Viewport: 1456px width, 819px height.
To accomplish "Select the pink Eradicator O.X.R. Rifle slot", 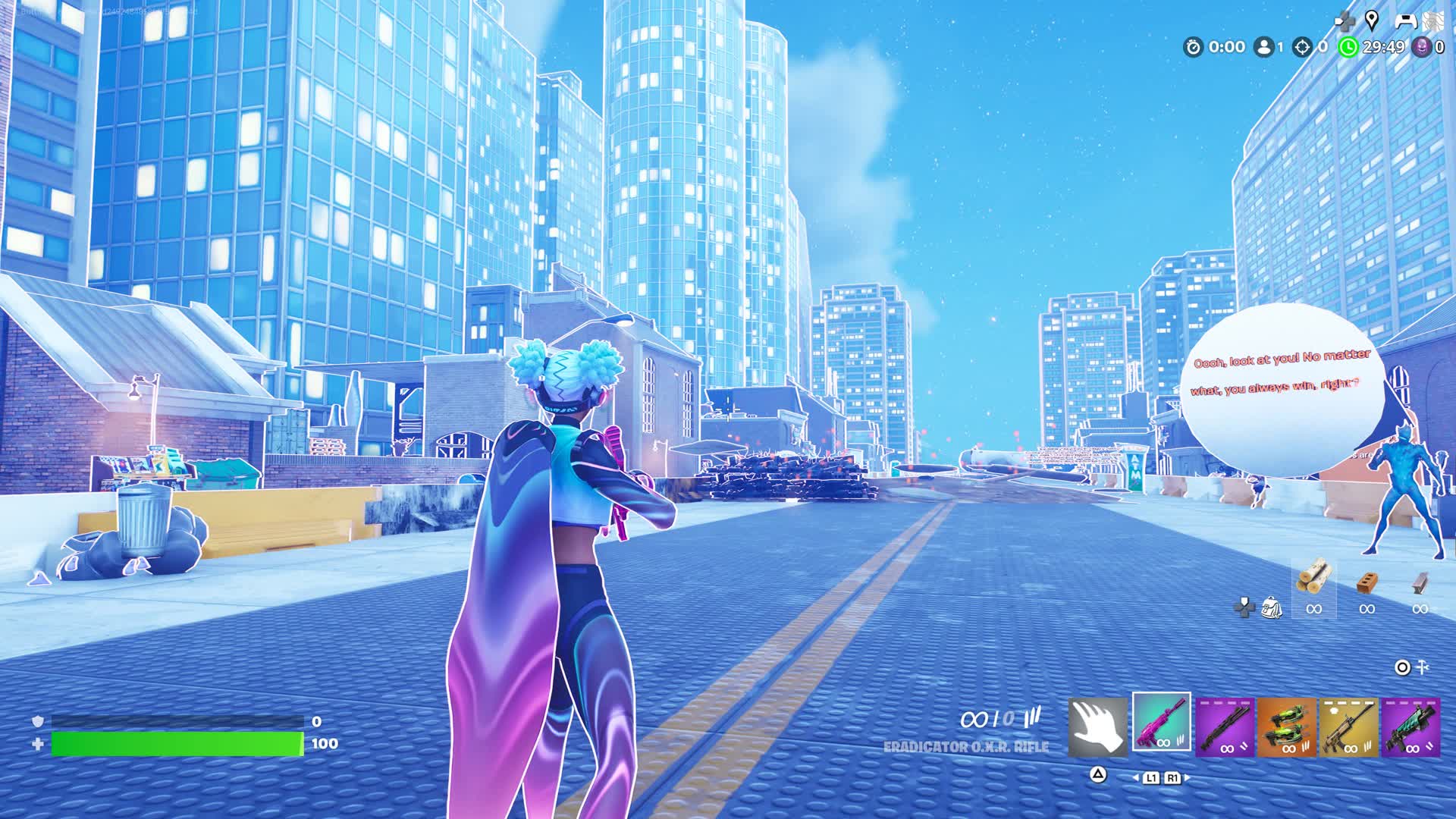I will (1161, 722).
